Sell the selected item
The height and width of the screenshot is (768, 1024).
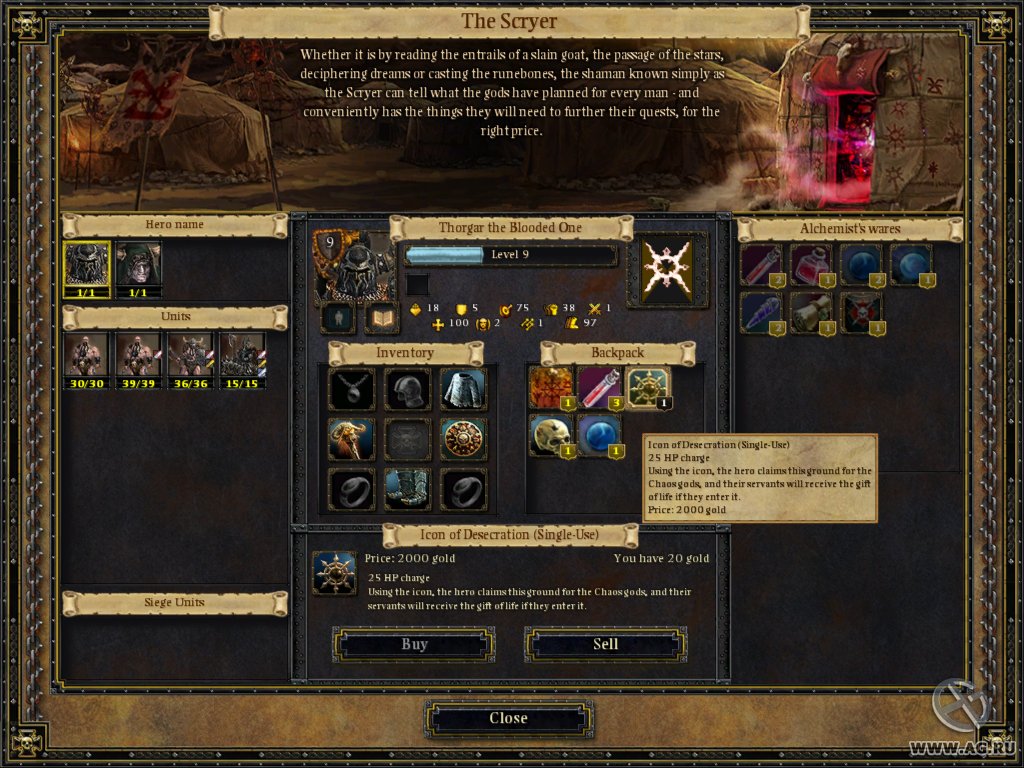(x=605, y=645)
